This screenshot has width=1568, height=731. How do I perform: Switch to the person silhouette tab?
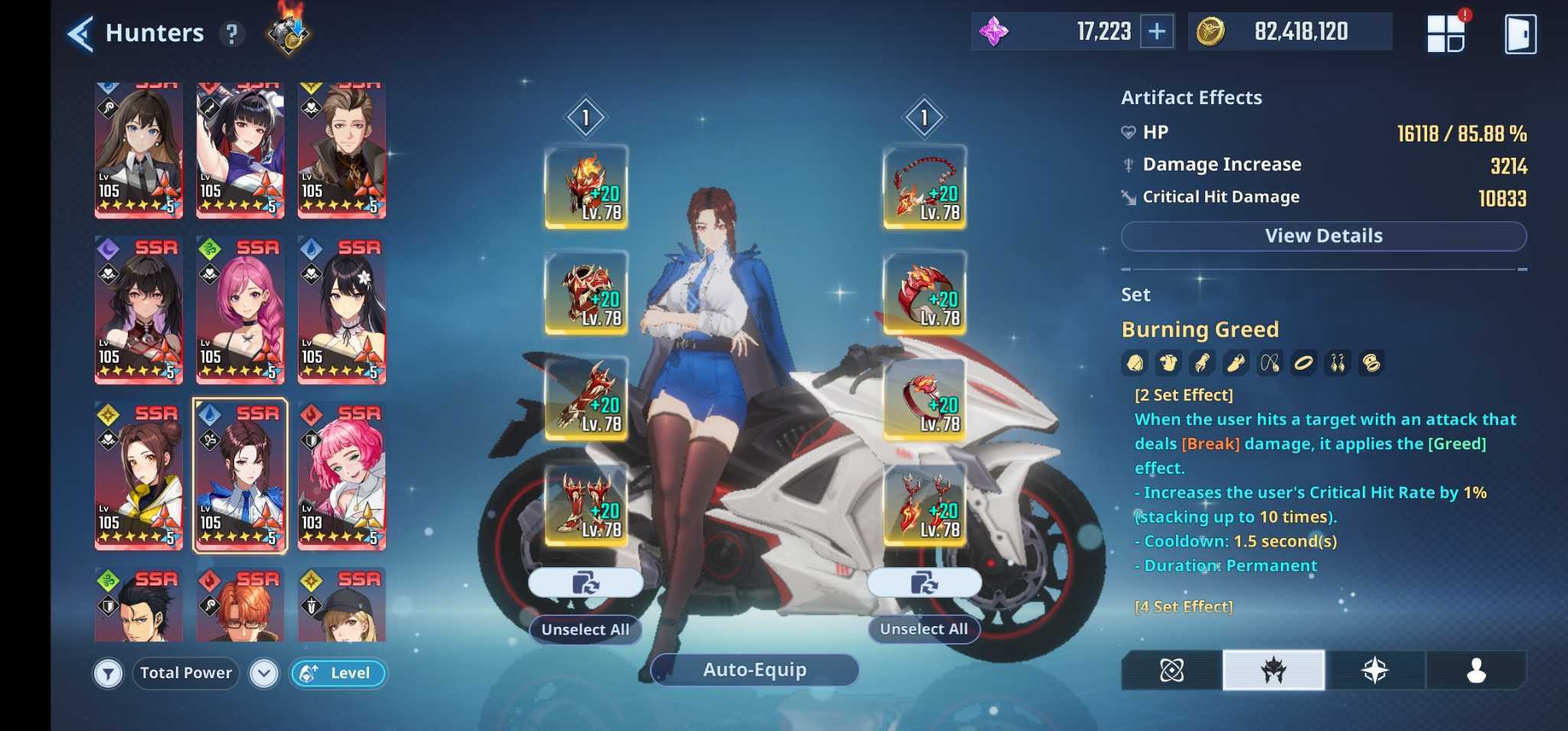(x=1475, y=671)
